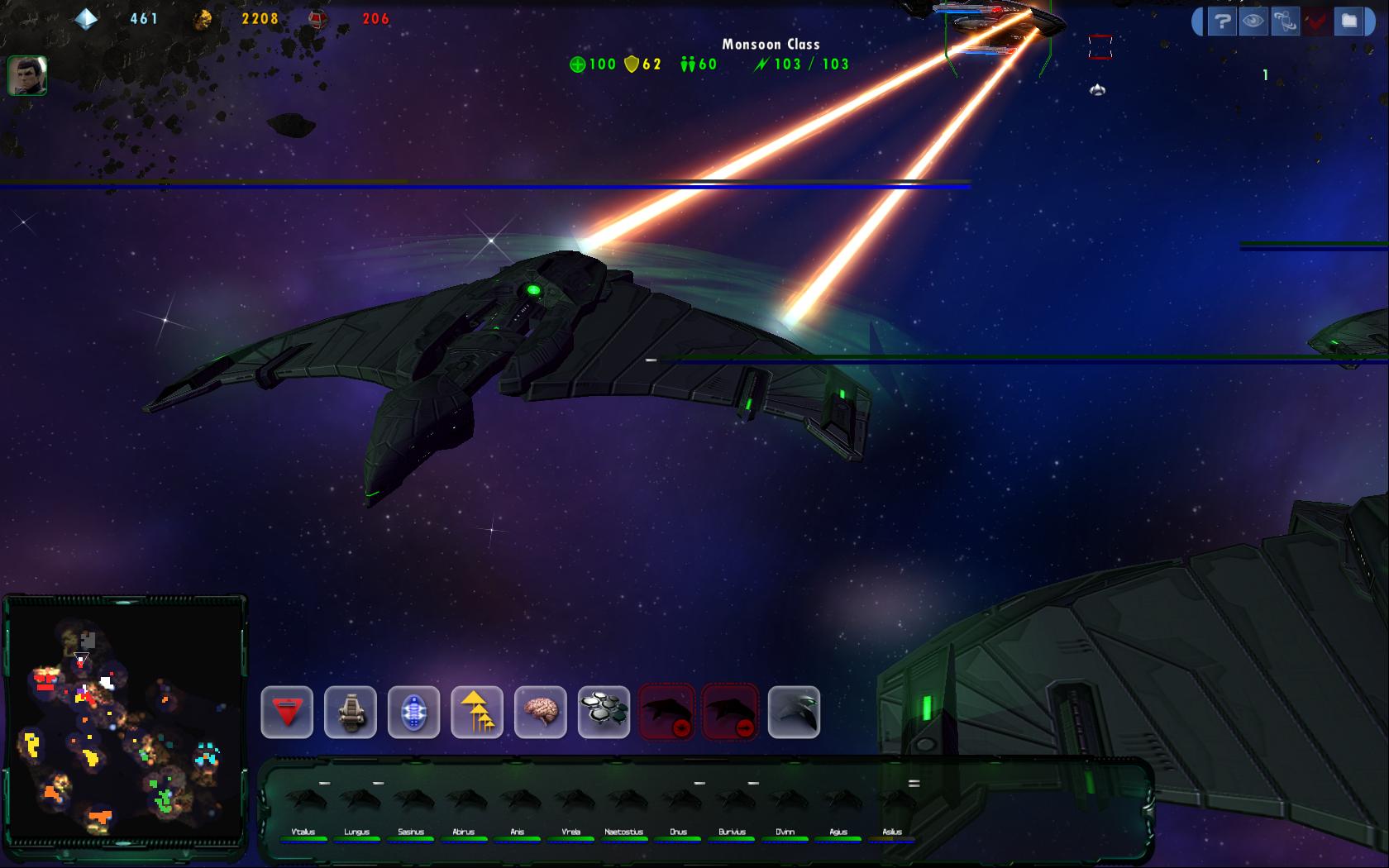
Task: Open the question mark help button
Action: point(1222,21)
